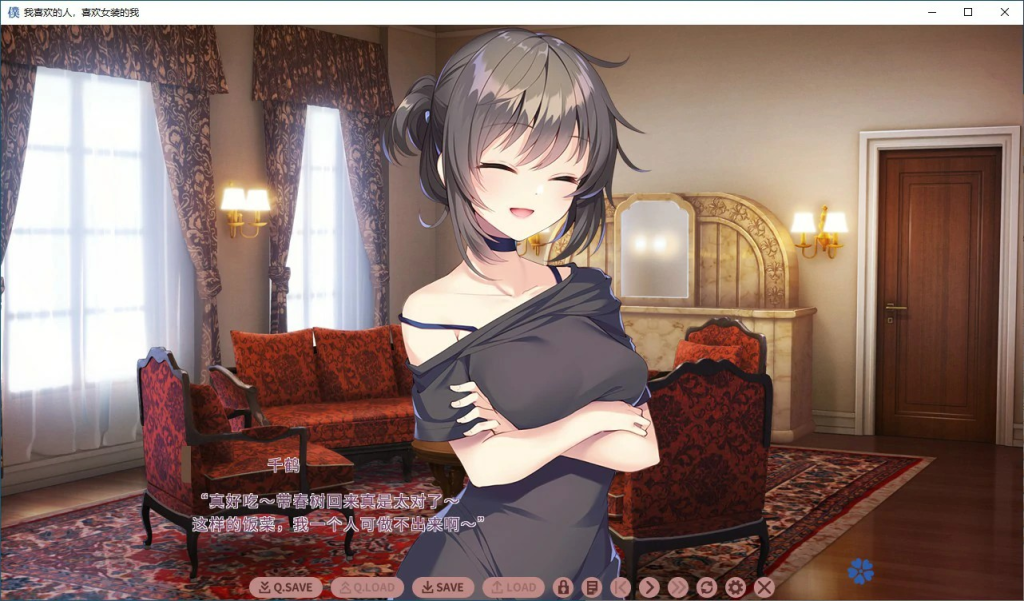
Task: Click the circular arrows refresh icon
Action: (x=707, y=588)
